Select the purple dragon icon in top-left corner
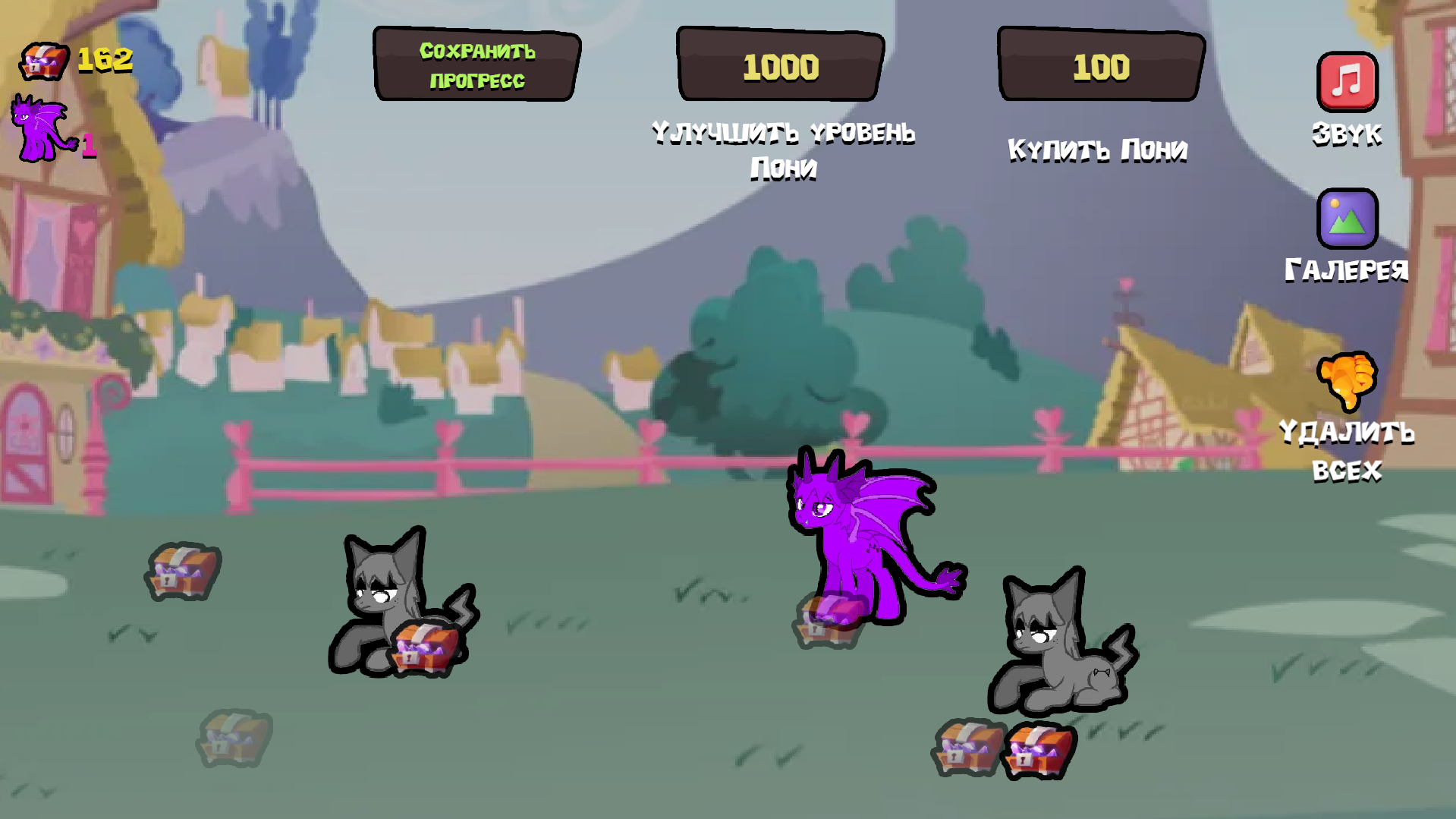1456x819 pixels. click(x=42, y=125)
